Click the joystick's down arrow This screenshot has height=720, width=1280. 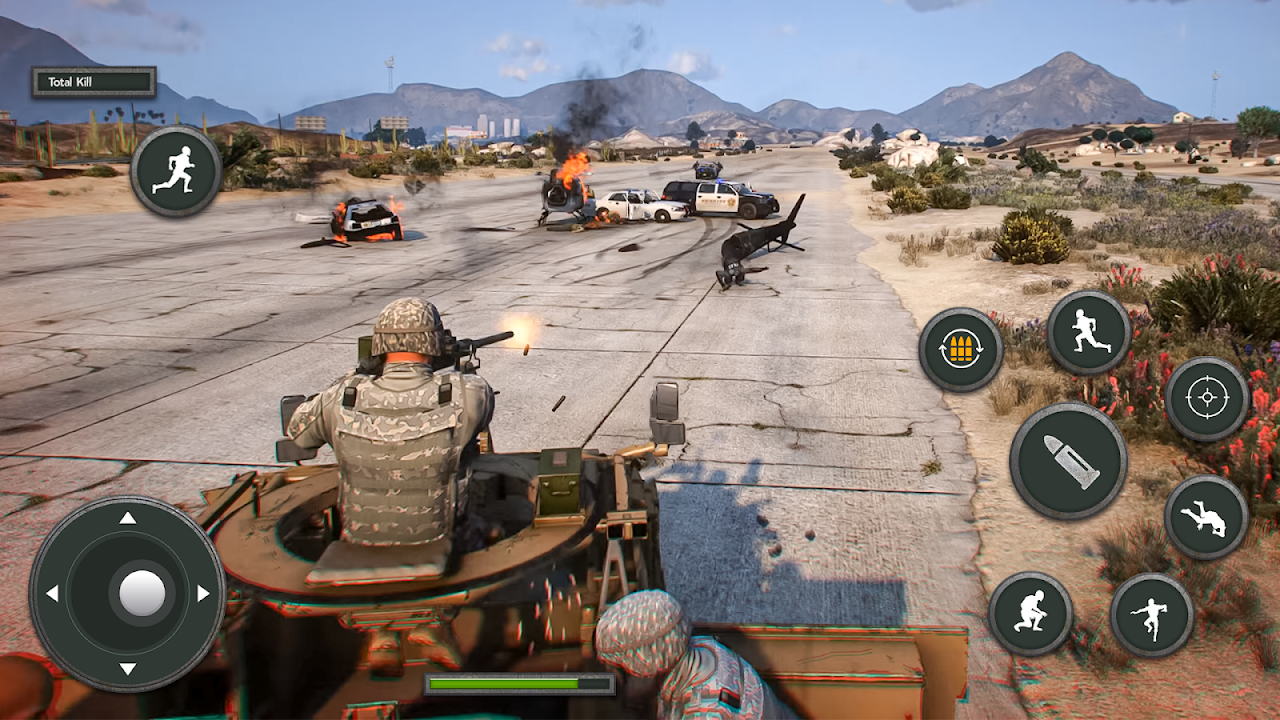pos(128,668)
